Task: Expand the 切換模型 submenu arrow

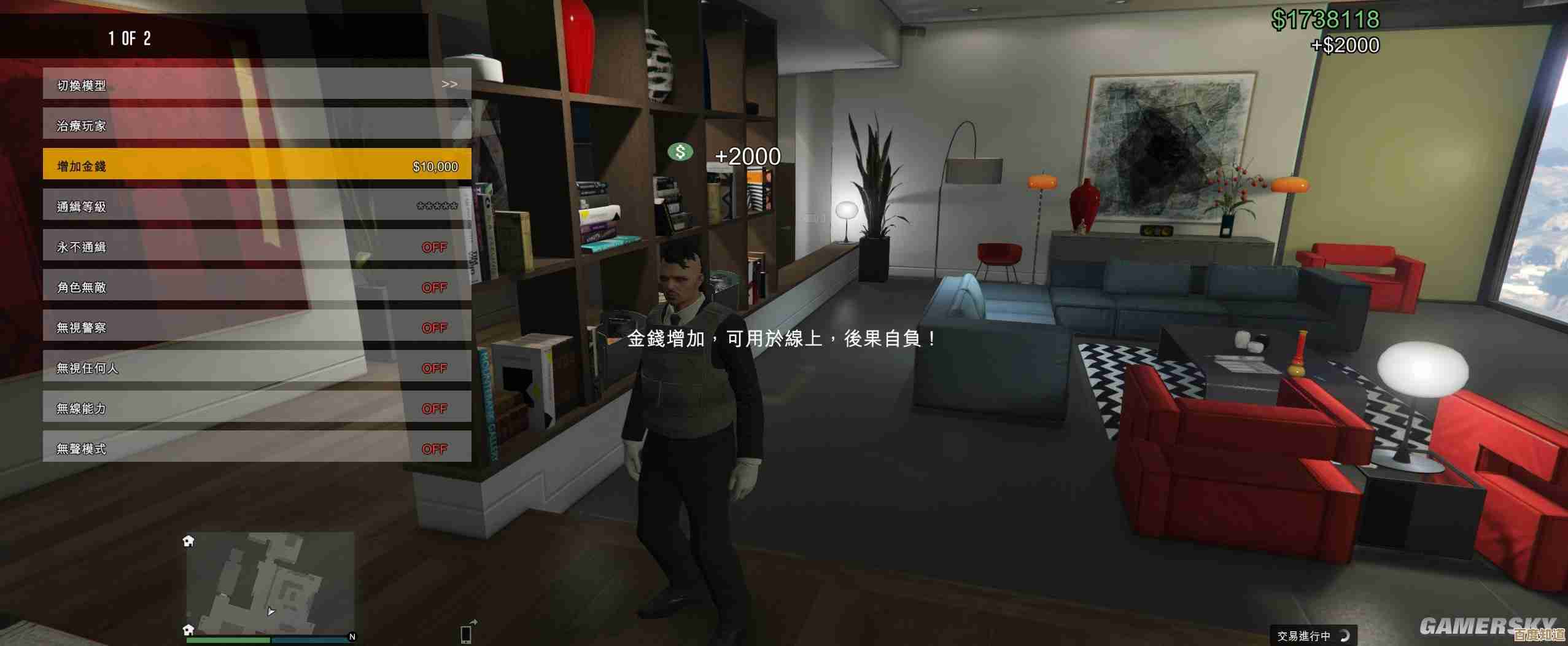Action: [x=451, y=84]
